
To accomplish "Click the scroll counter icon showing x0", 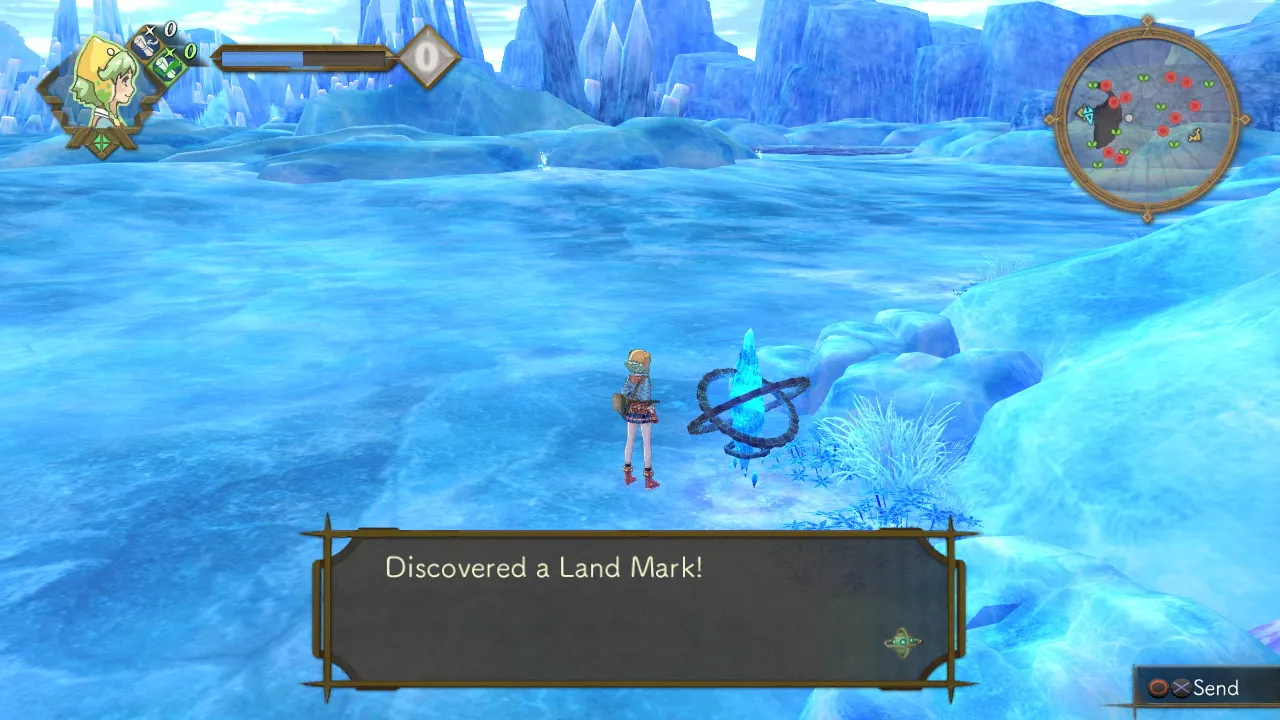I will (x=145, y=46).
